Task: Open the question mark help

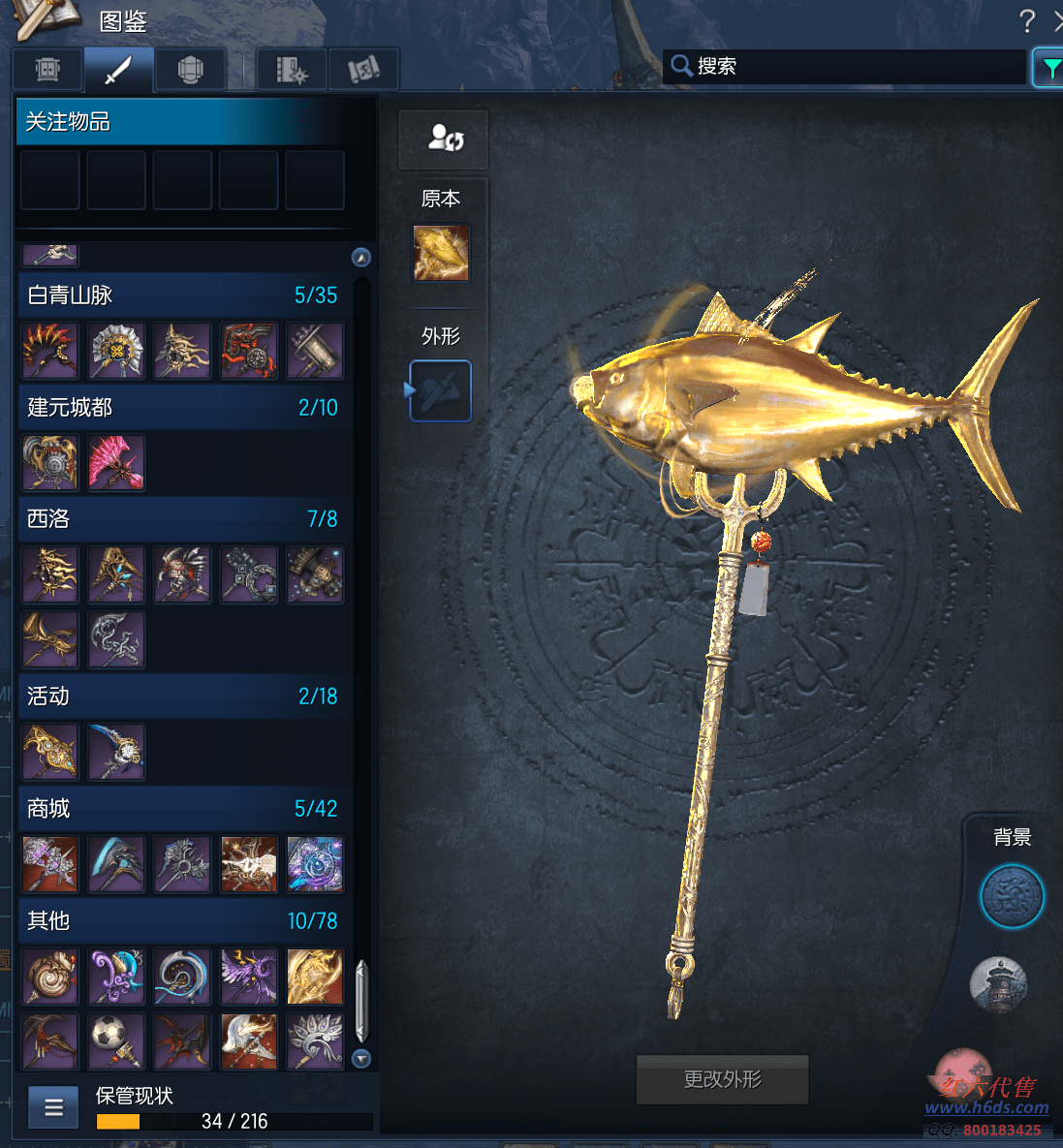Action: coord(1027,20)
